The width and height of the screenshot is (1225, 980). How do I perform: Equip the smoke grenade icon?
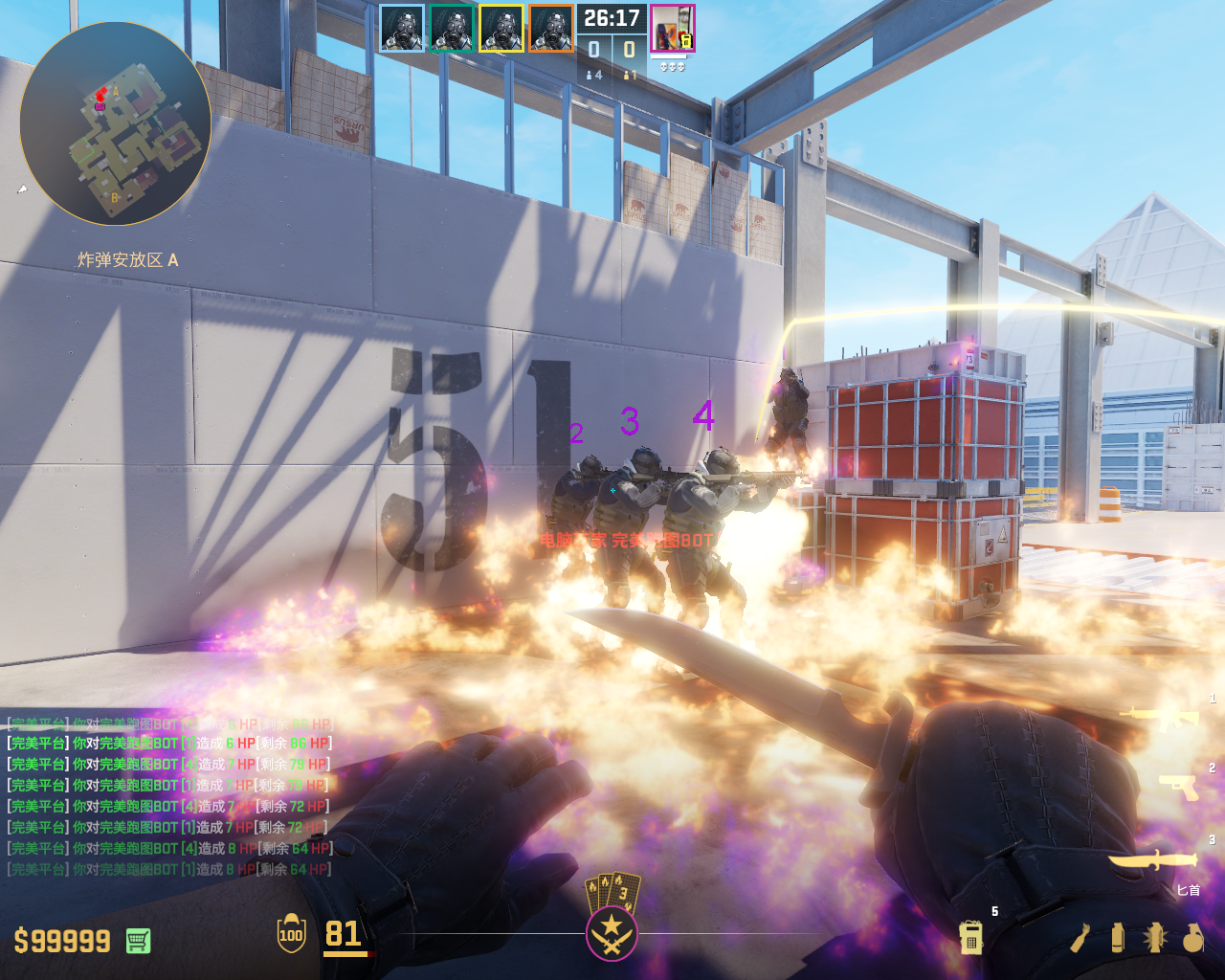(1118, 938)
